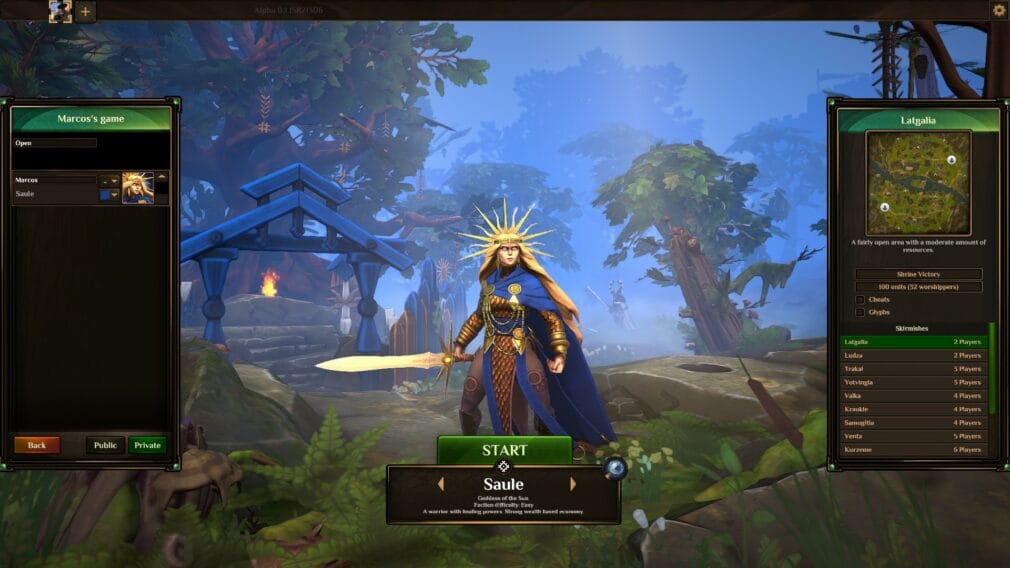Pick the Kurzeme 6-player map
Viewport: 1010px width, 568px height.
click(x=913, y=449)
